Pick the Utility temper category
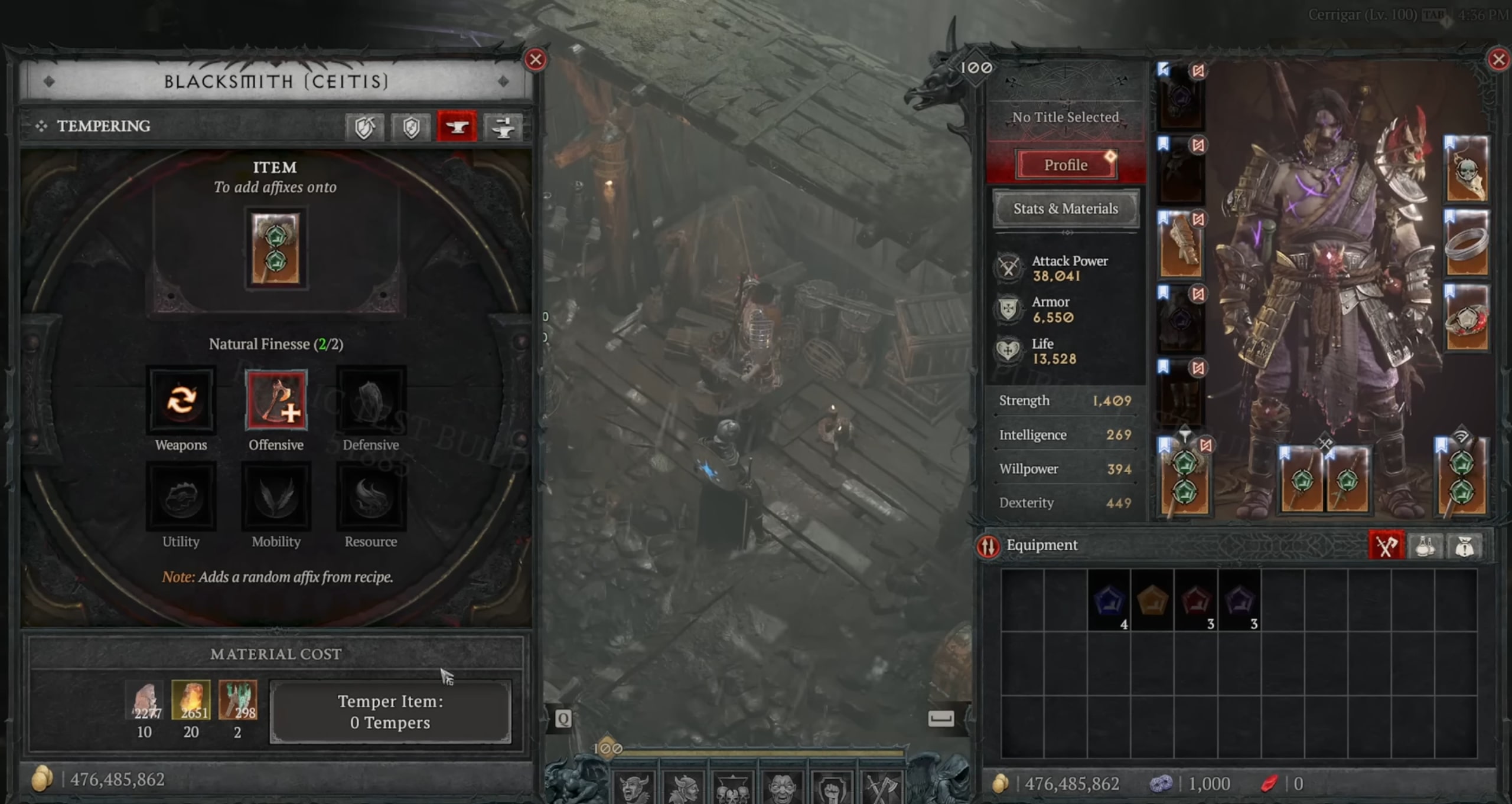Screen dimensions: 1512x804 tap(181, 496)
